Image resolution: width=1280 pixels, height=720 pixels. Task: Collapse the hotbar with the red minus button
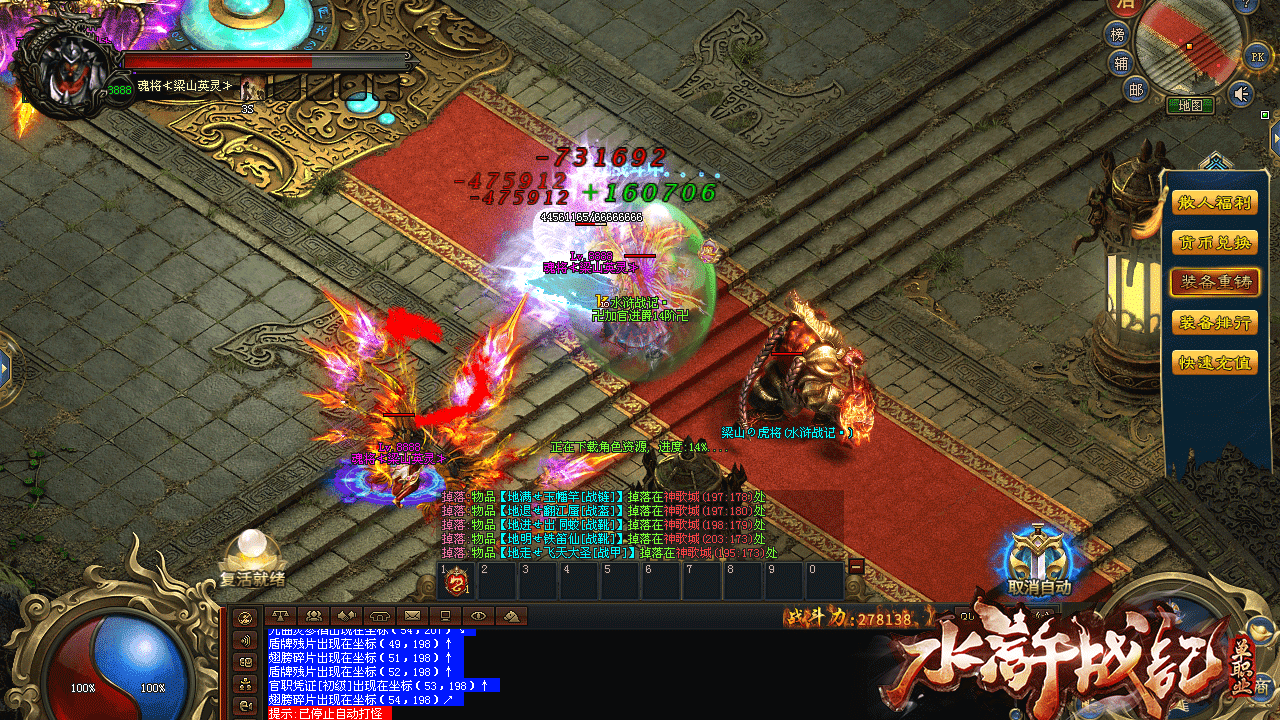click(x=856, y=566)
